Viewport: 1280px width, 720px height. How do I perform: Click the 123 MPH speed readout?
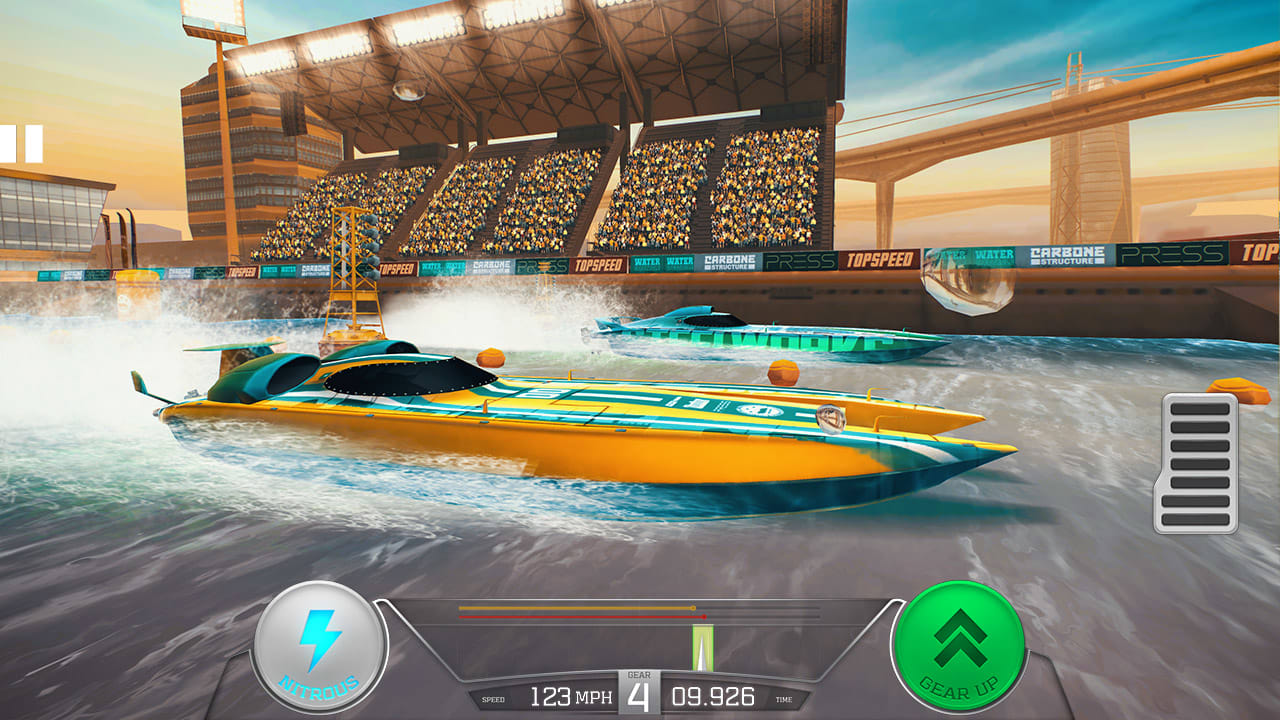[571, 694]
